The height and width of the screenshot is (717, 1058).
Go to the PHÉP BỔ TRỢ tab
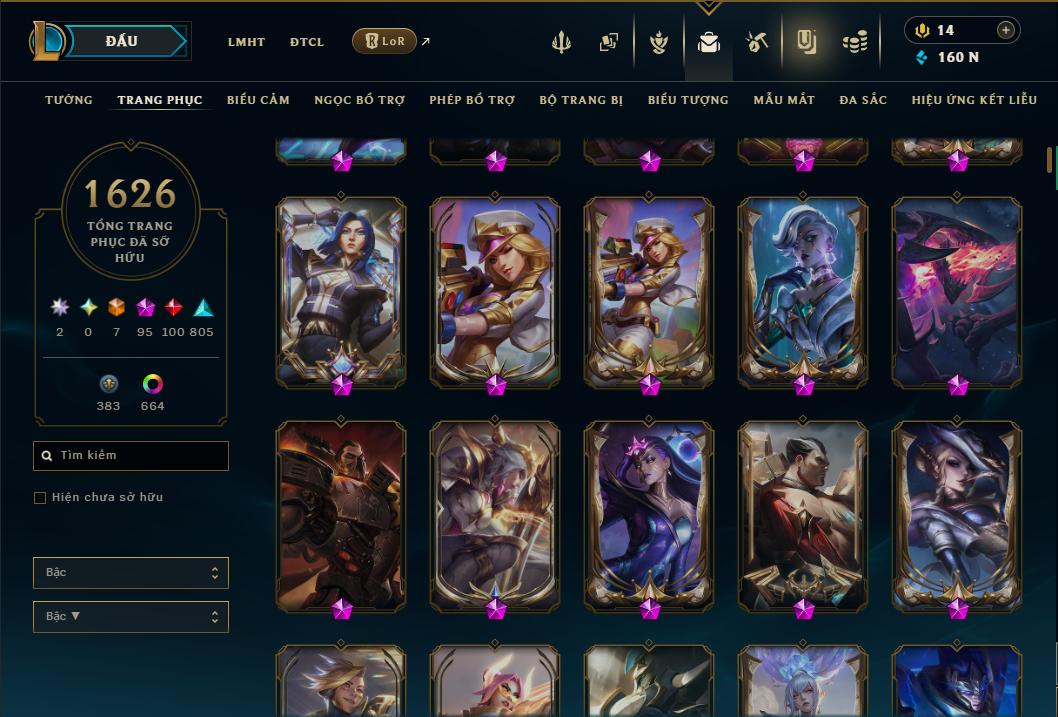tap(472, 100)
